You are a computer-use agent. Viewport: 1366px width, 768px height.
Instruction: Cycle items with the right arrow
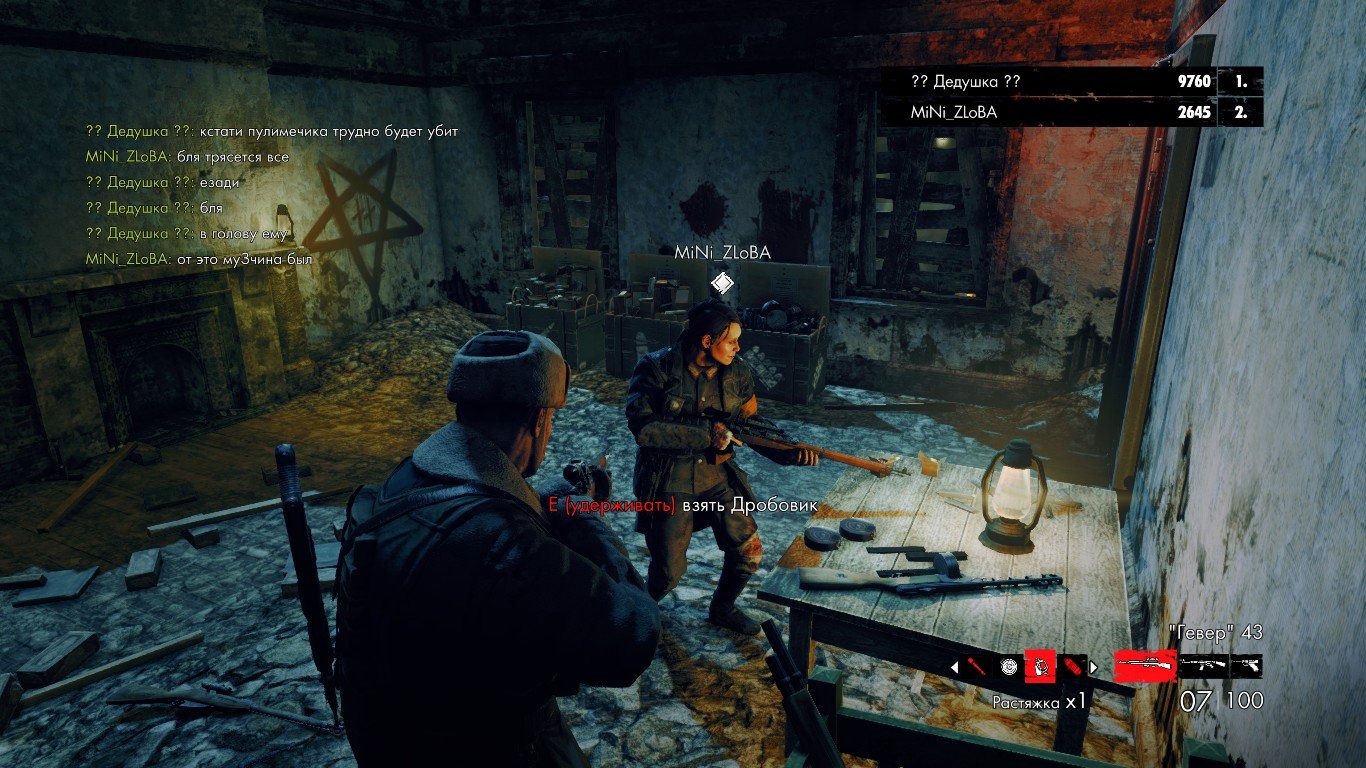(1093, 666)
